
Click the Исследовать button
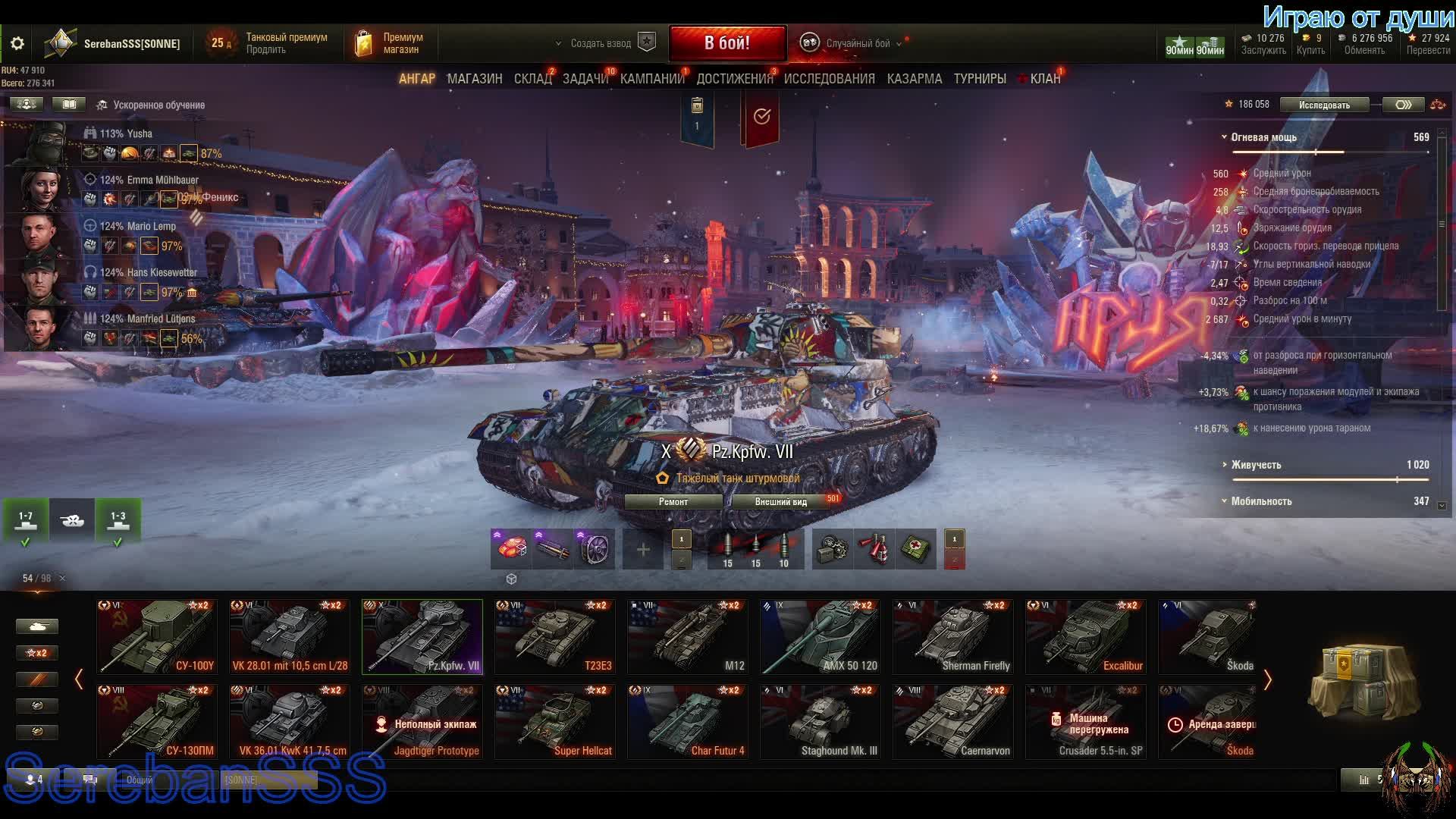click(1323, 105)
